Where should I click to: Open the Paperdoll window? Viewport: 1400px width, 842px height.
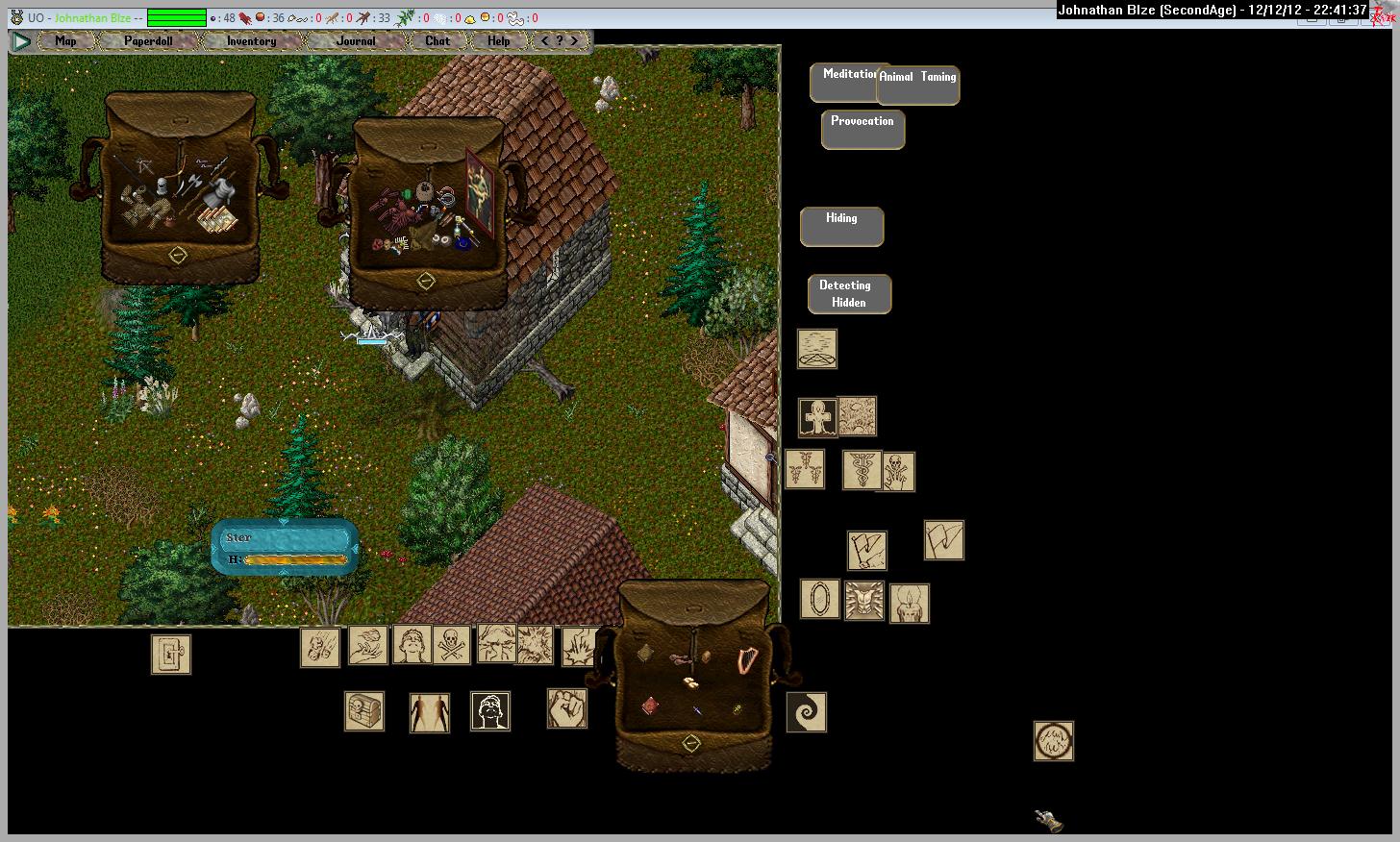[148, 41]
